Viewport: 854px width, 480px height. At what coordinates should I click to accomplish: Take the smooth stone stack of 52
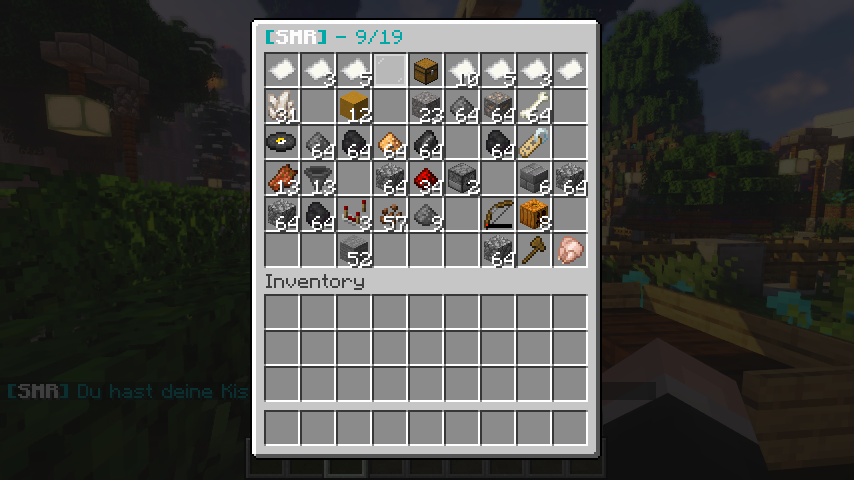point(355,250)
